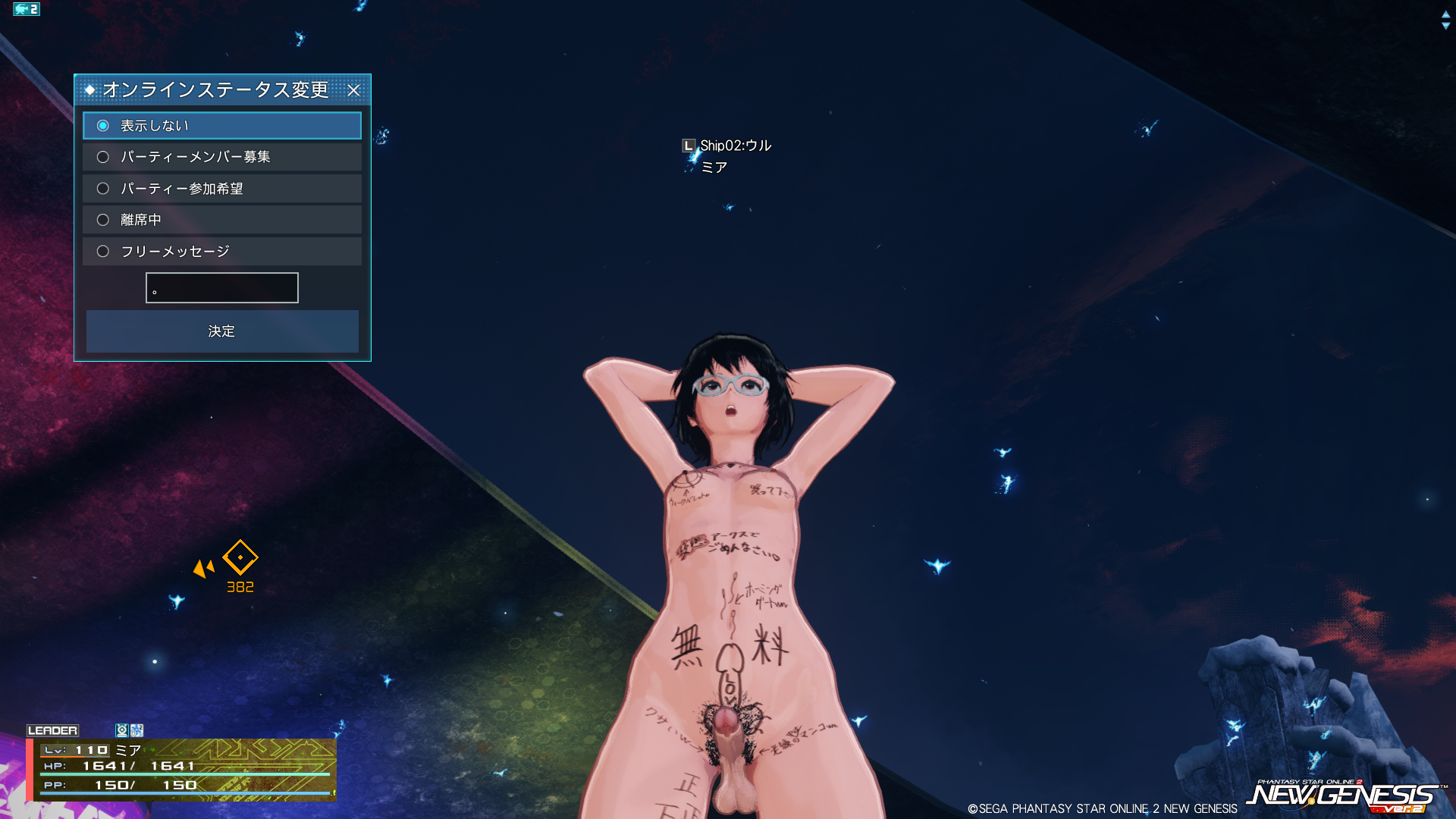Choose パーティーメンバー募集 status
Viewport: 1456px width, 819px height.
click(103, 157)
